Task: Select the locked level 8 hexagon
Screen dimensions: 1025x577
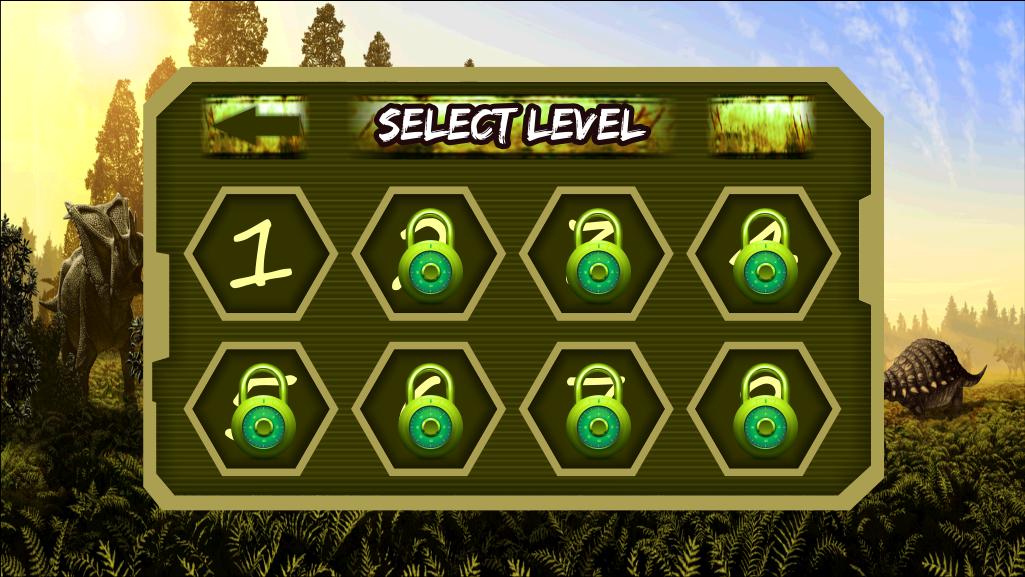Action: click(x=765, y=409)
